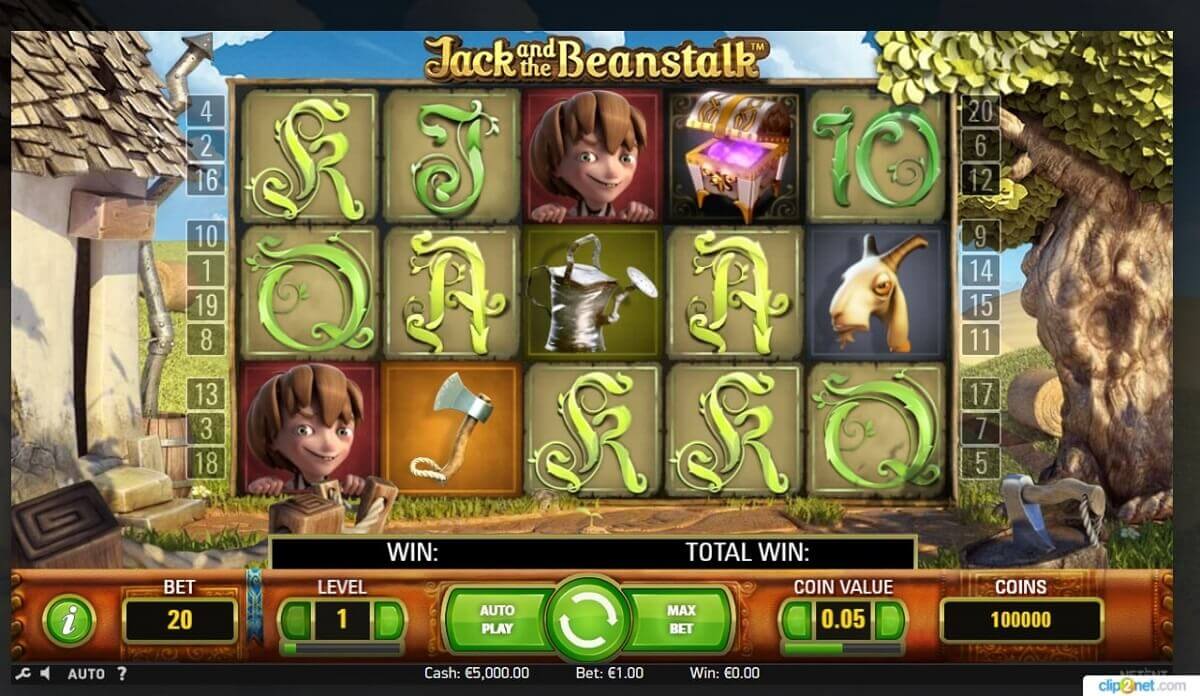Viewport: 1200px width, 696px height.
Task: Lower the Coin Value
Action: coord(796,620)
